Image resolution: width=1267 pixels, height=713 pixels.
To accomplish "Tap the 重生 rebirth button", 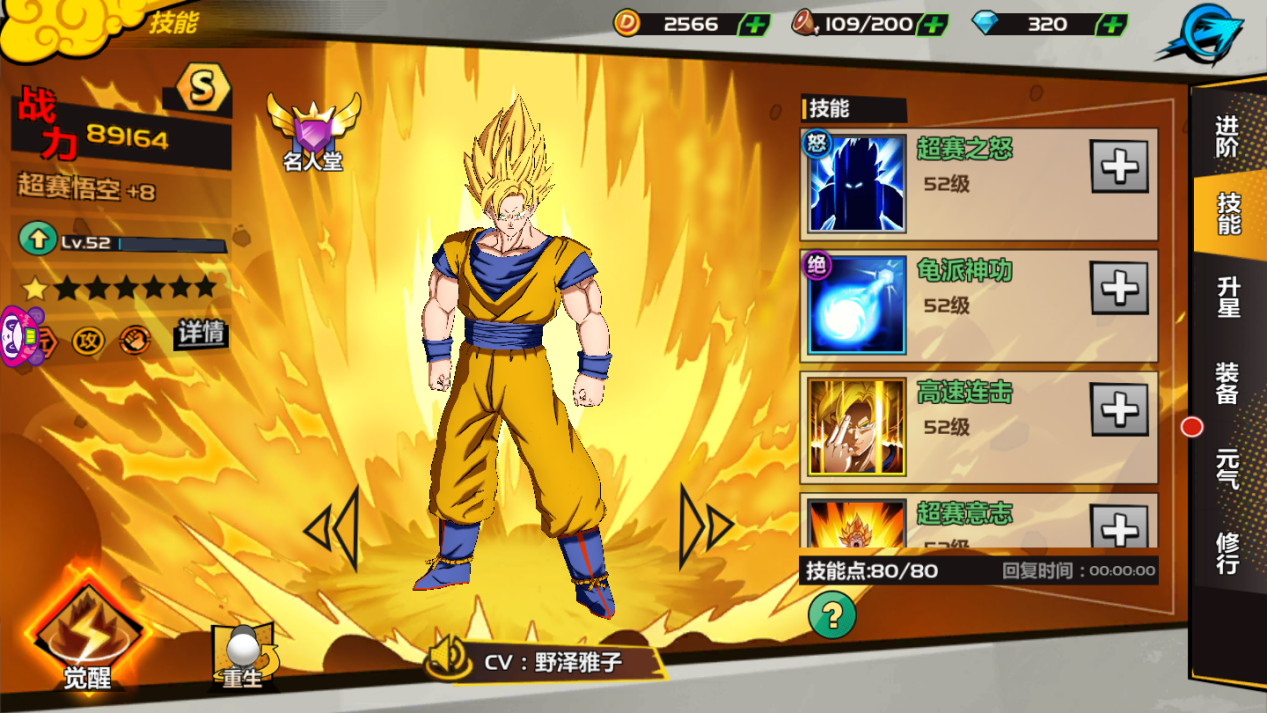I will coord(242,655).
